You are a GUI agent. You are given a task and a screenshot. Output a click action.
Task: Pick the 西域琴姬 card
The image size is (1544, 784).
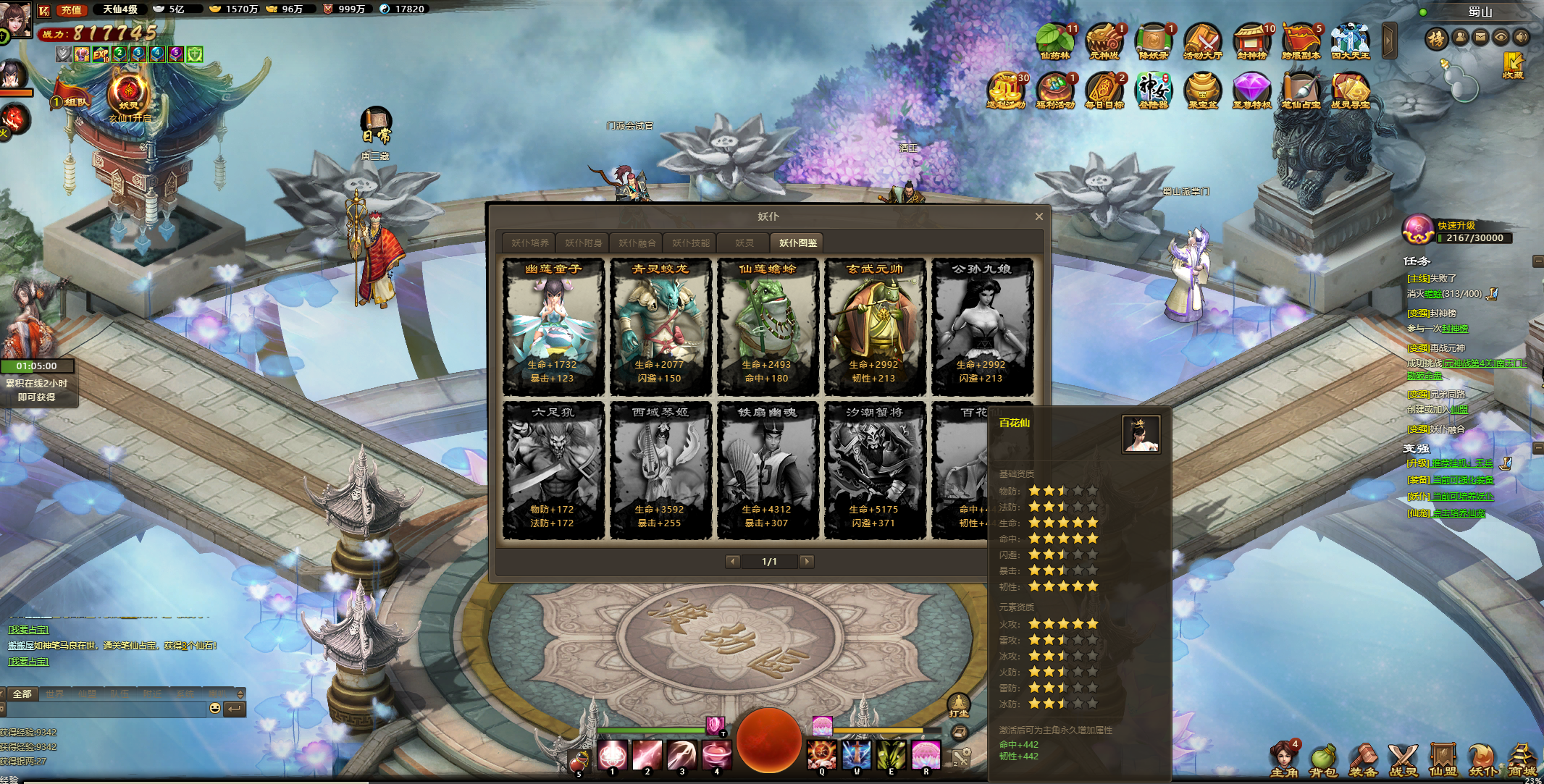[x=660, y=471]
